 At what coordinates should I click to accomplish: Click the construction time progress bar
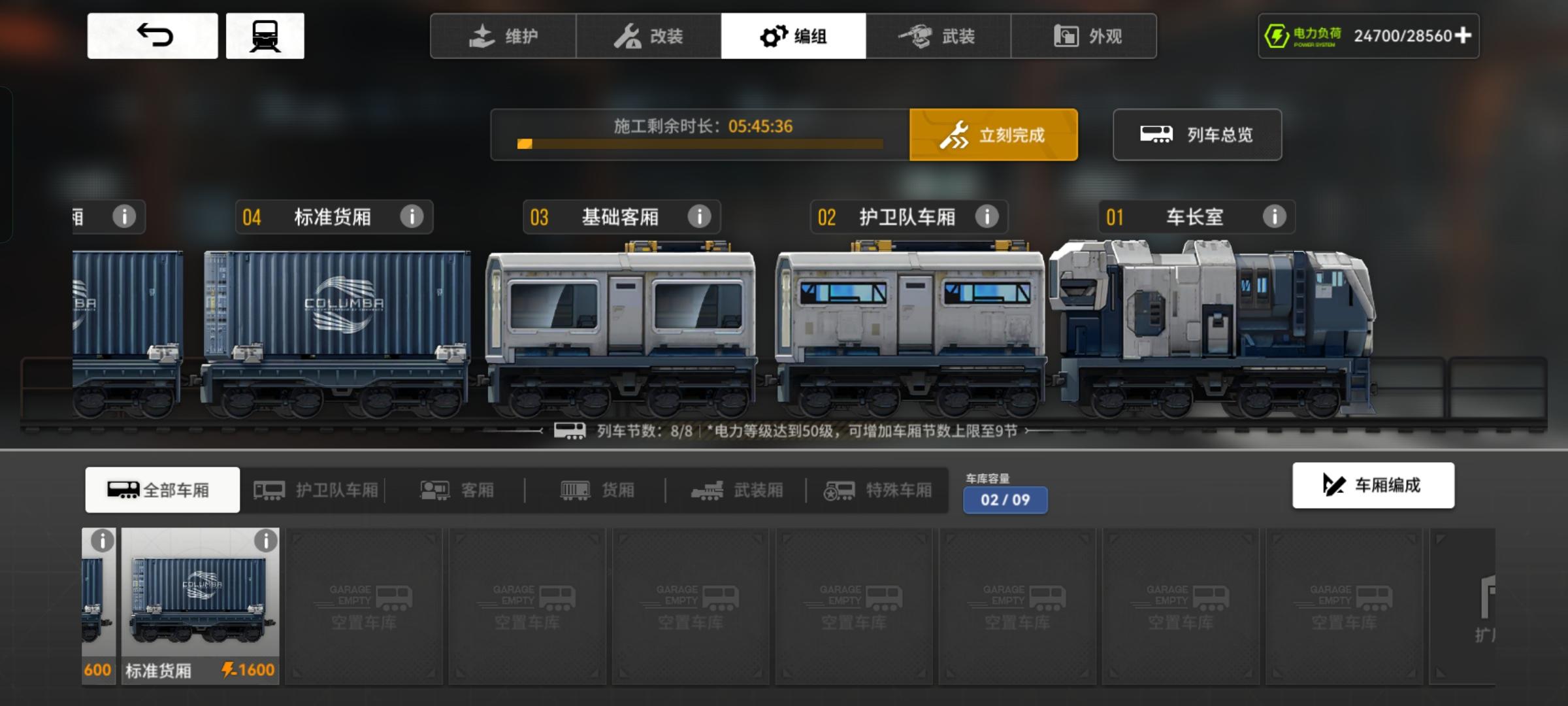pyautogui.click(x=699, y=145)
